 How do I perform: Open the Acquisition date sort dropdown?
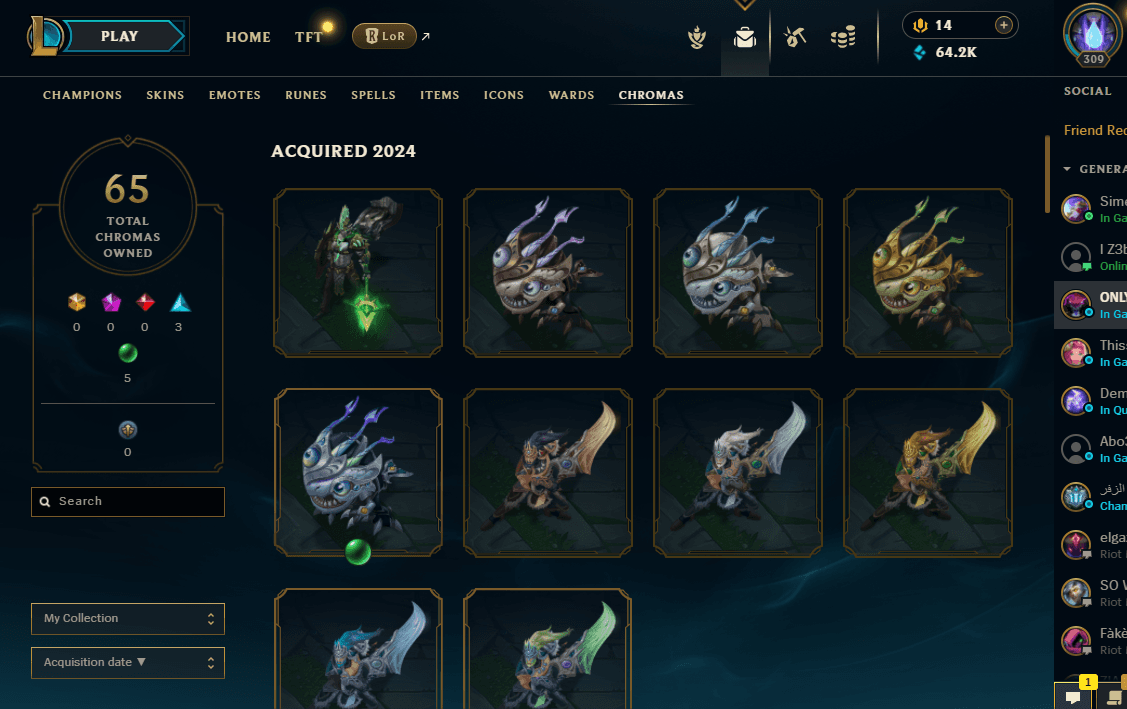pos(128,662)
